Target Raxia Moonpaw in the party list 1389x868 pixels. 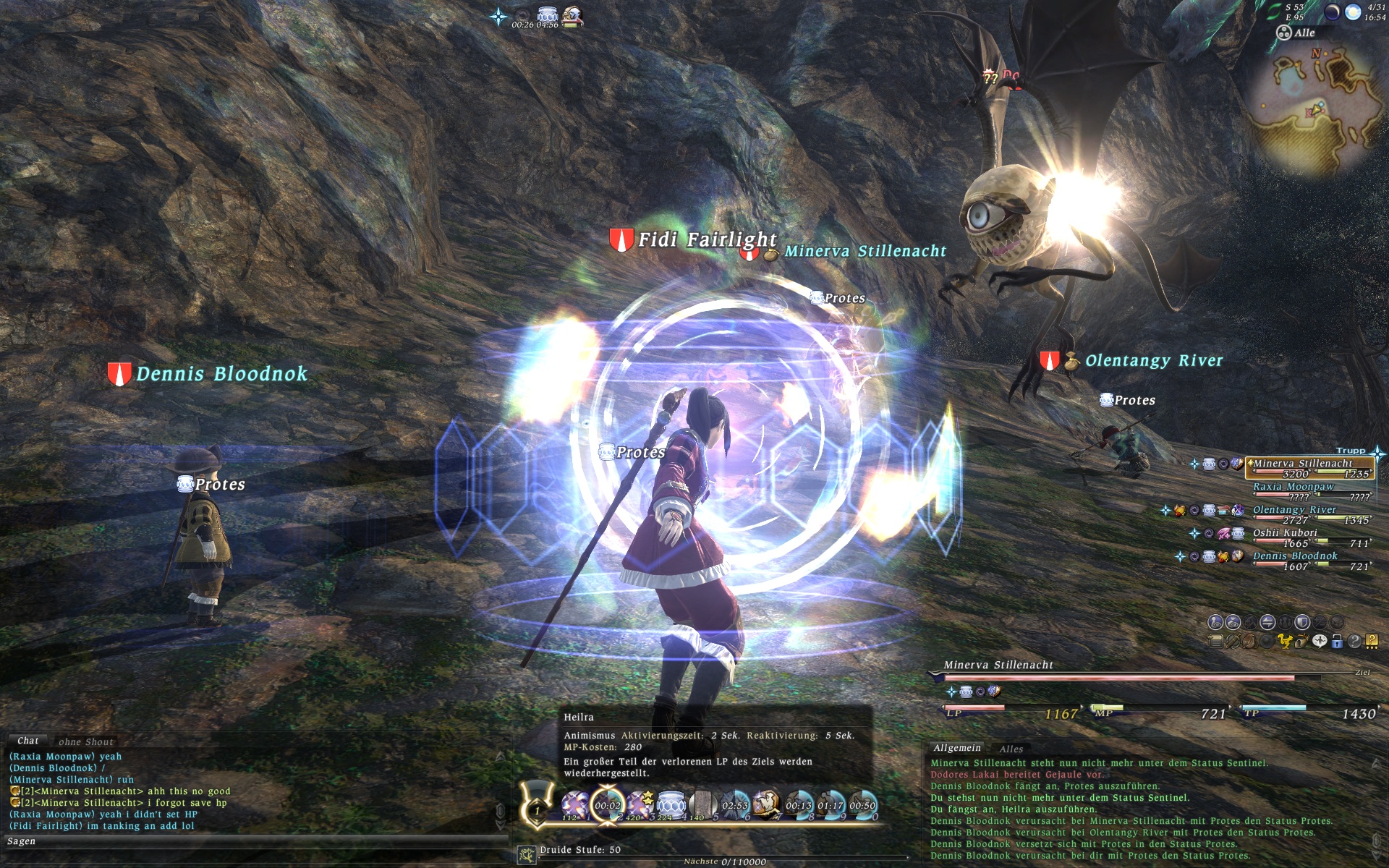pos(1293,487)
